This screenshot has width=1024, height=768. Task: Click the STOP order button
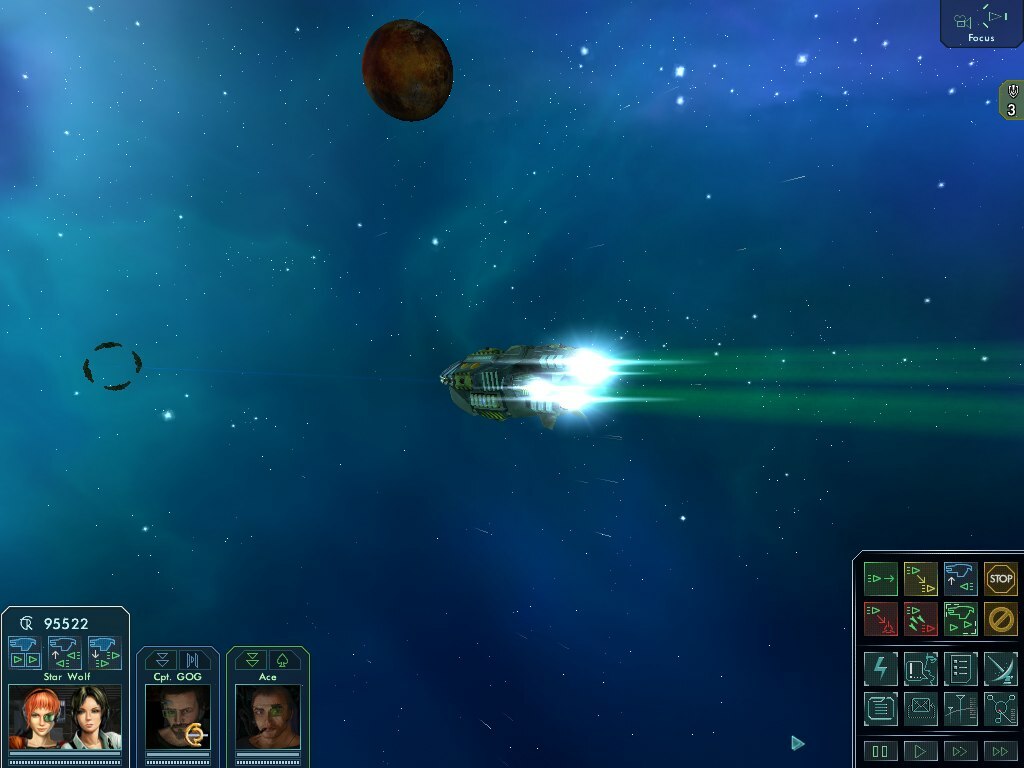(1000, 578)
